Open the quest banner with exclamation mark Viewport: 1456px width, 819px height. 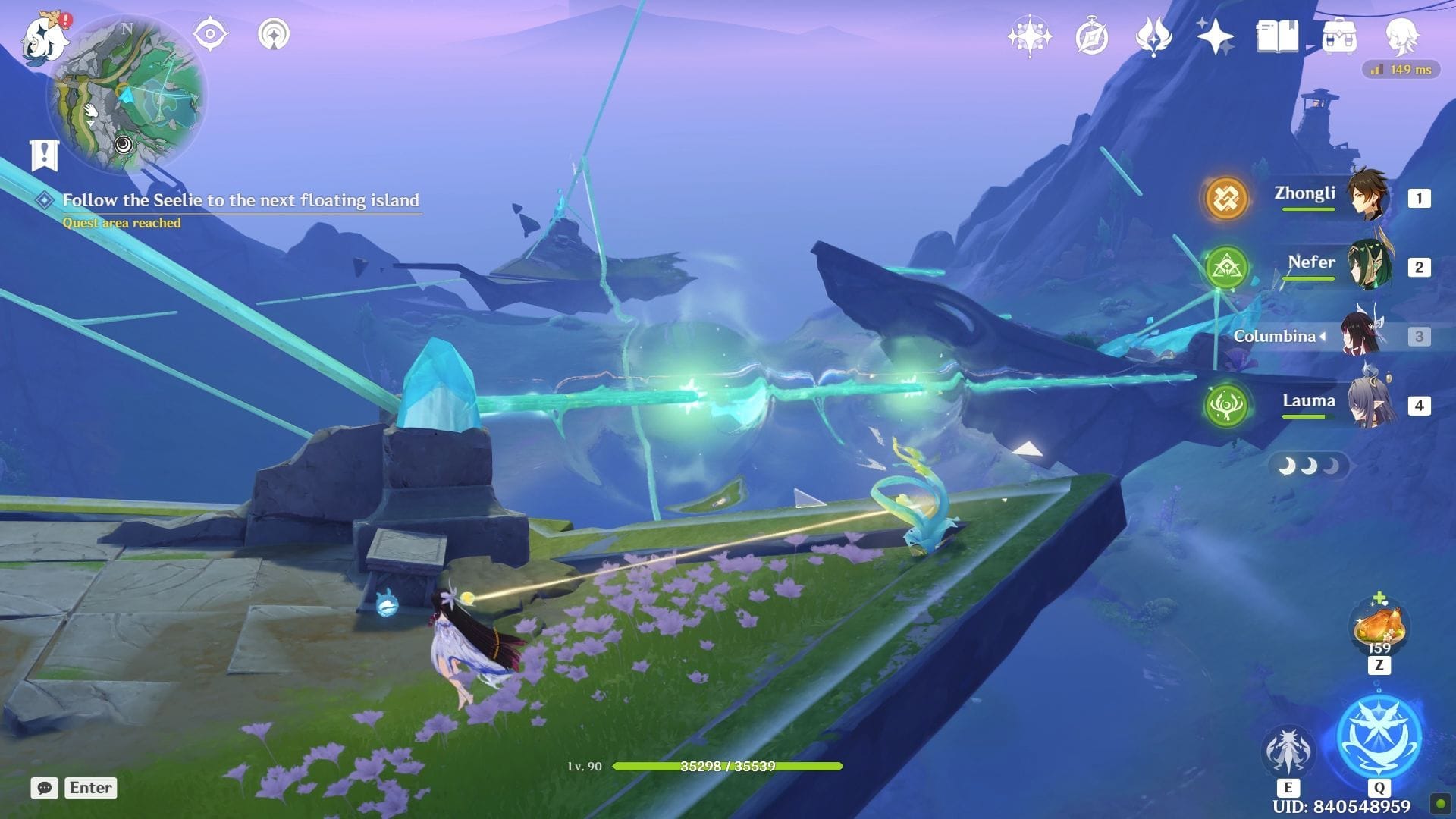pyautogui.click(x=44, y=155)
